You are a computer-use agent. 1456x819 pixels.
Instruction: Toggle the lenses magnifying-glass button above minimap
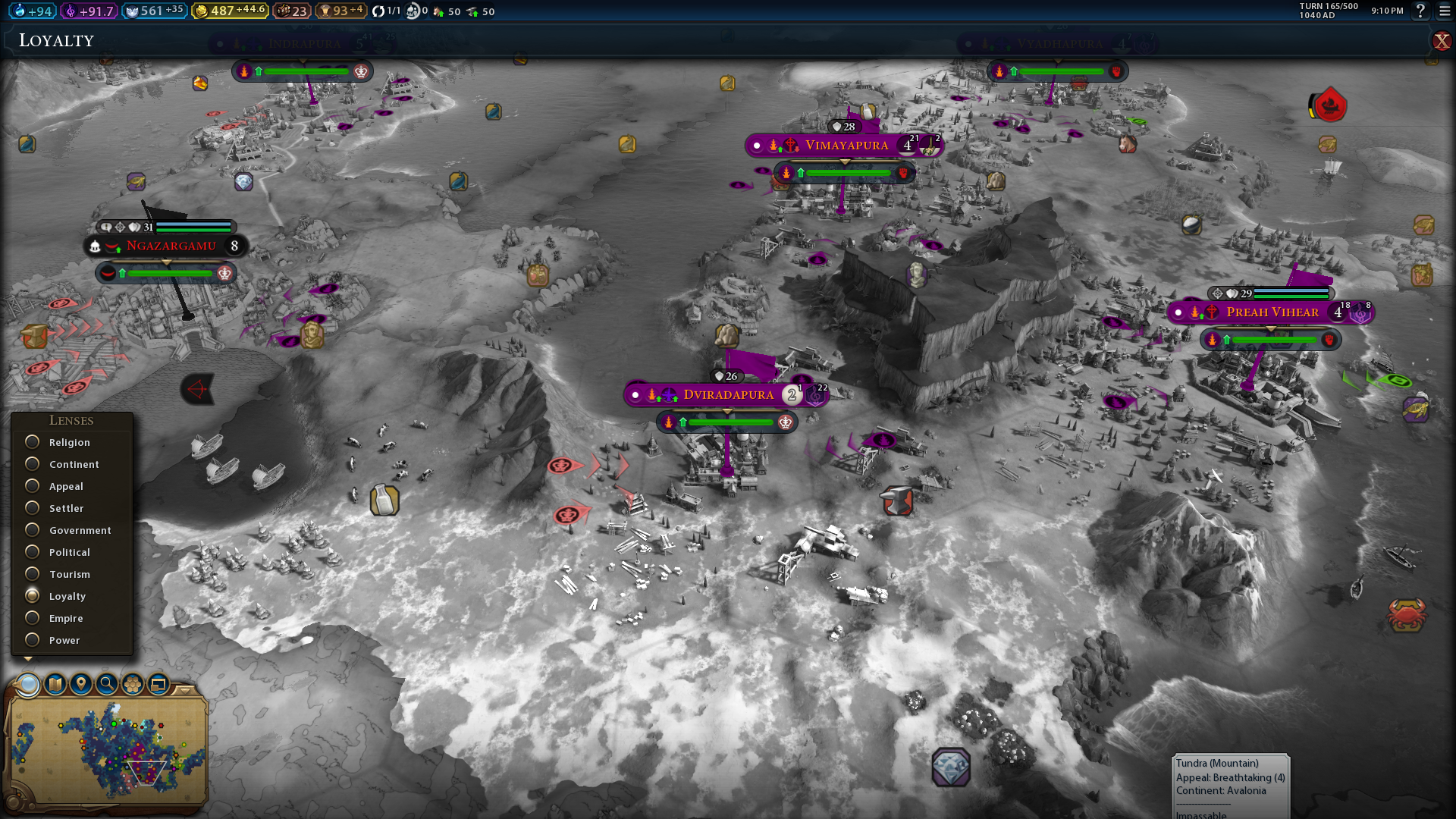(29, 685)
